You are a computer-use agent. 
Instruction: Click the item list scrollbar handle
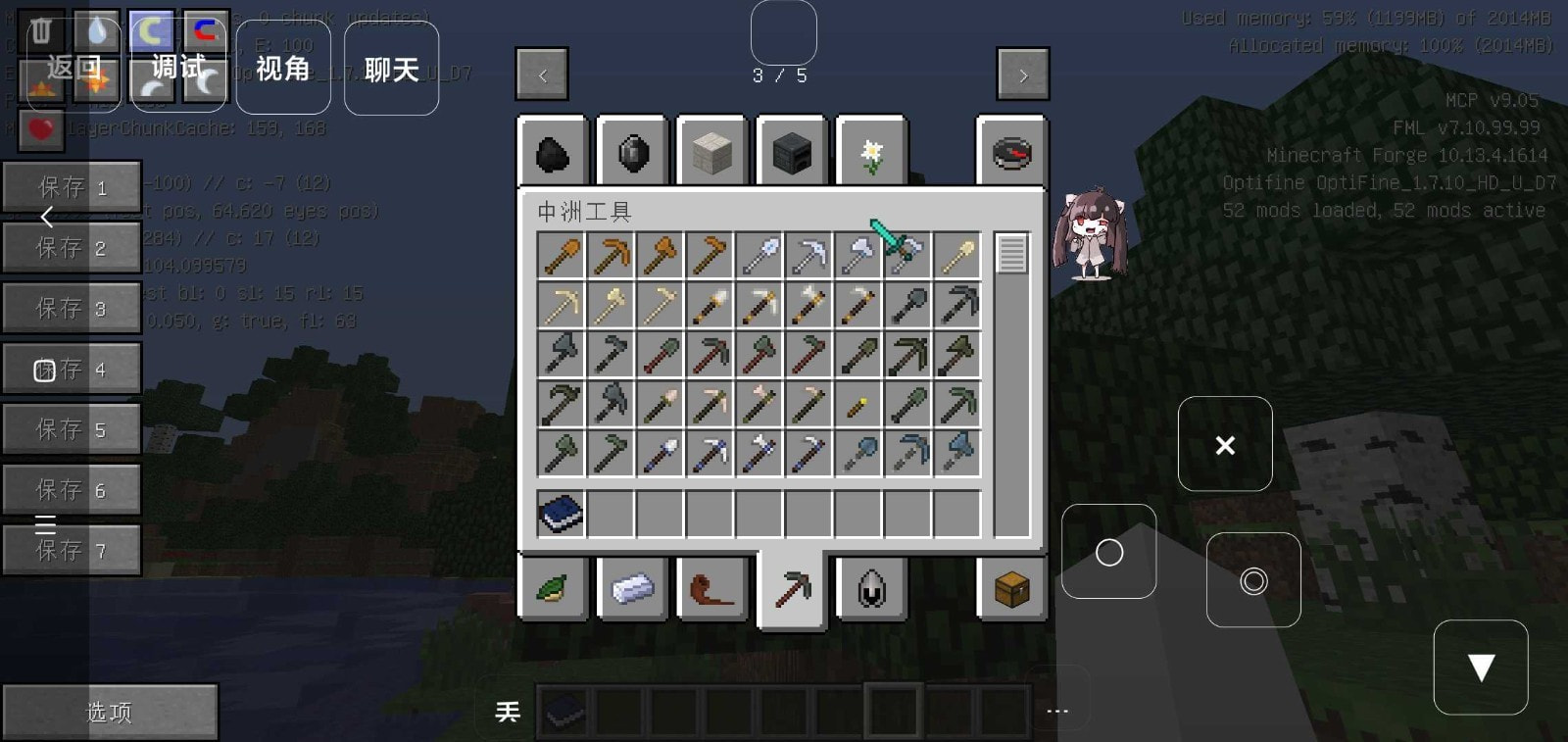[x=1011, y=254]
